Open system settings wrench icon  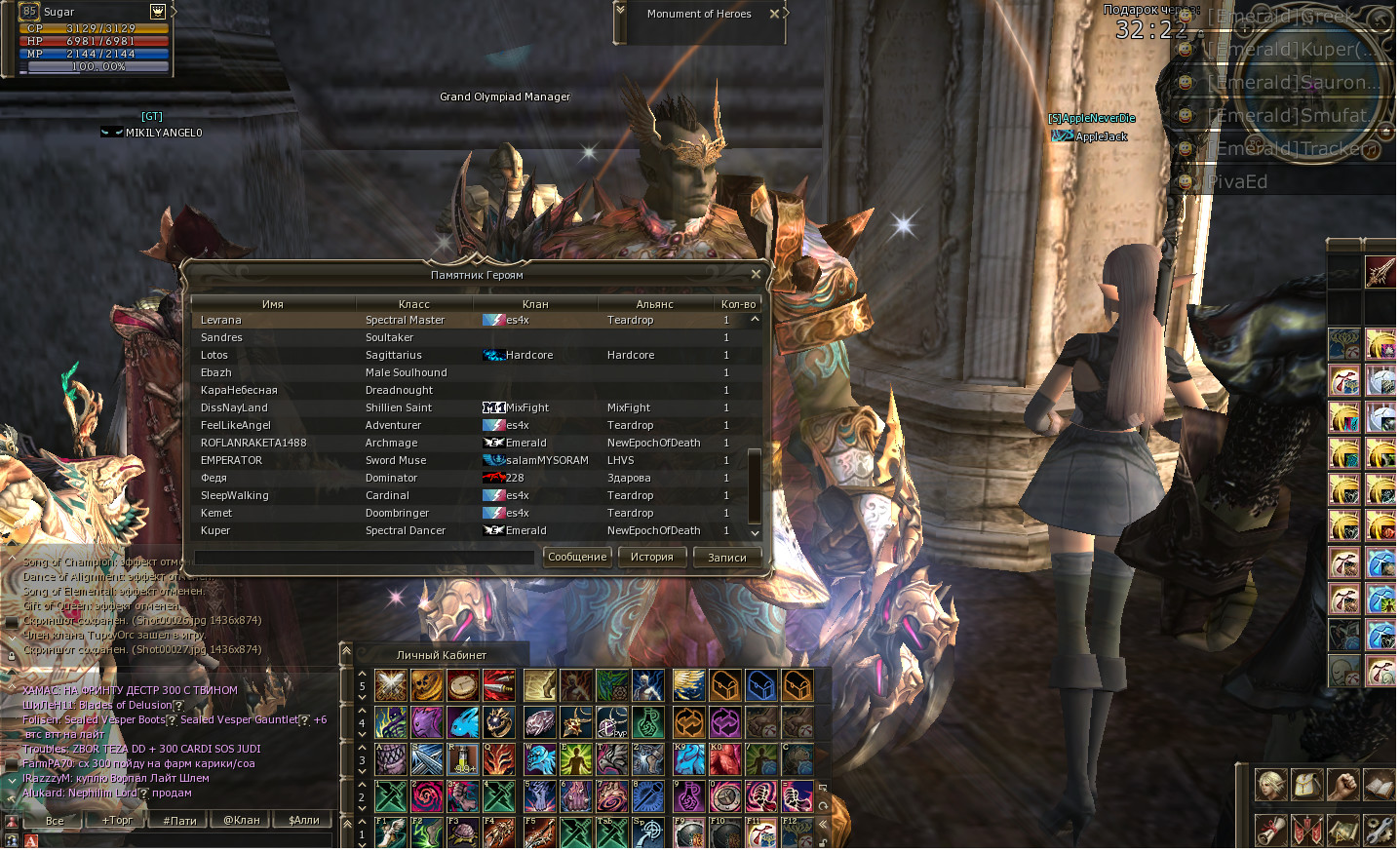pyautogui.click(x=1379, y=830)
